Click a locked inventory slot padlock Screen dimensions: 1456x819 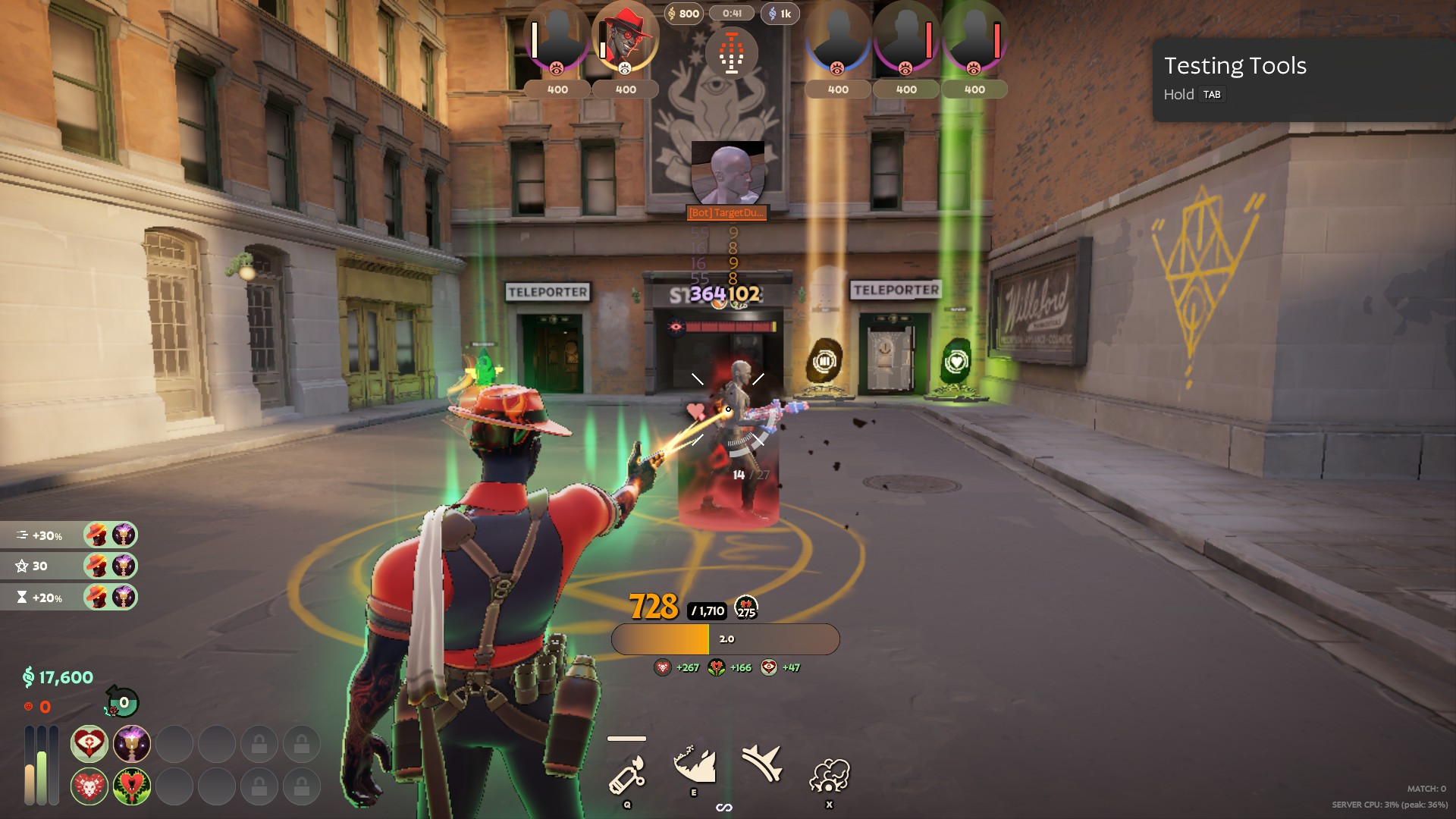click(x=260, y=744)
